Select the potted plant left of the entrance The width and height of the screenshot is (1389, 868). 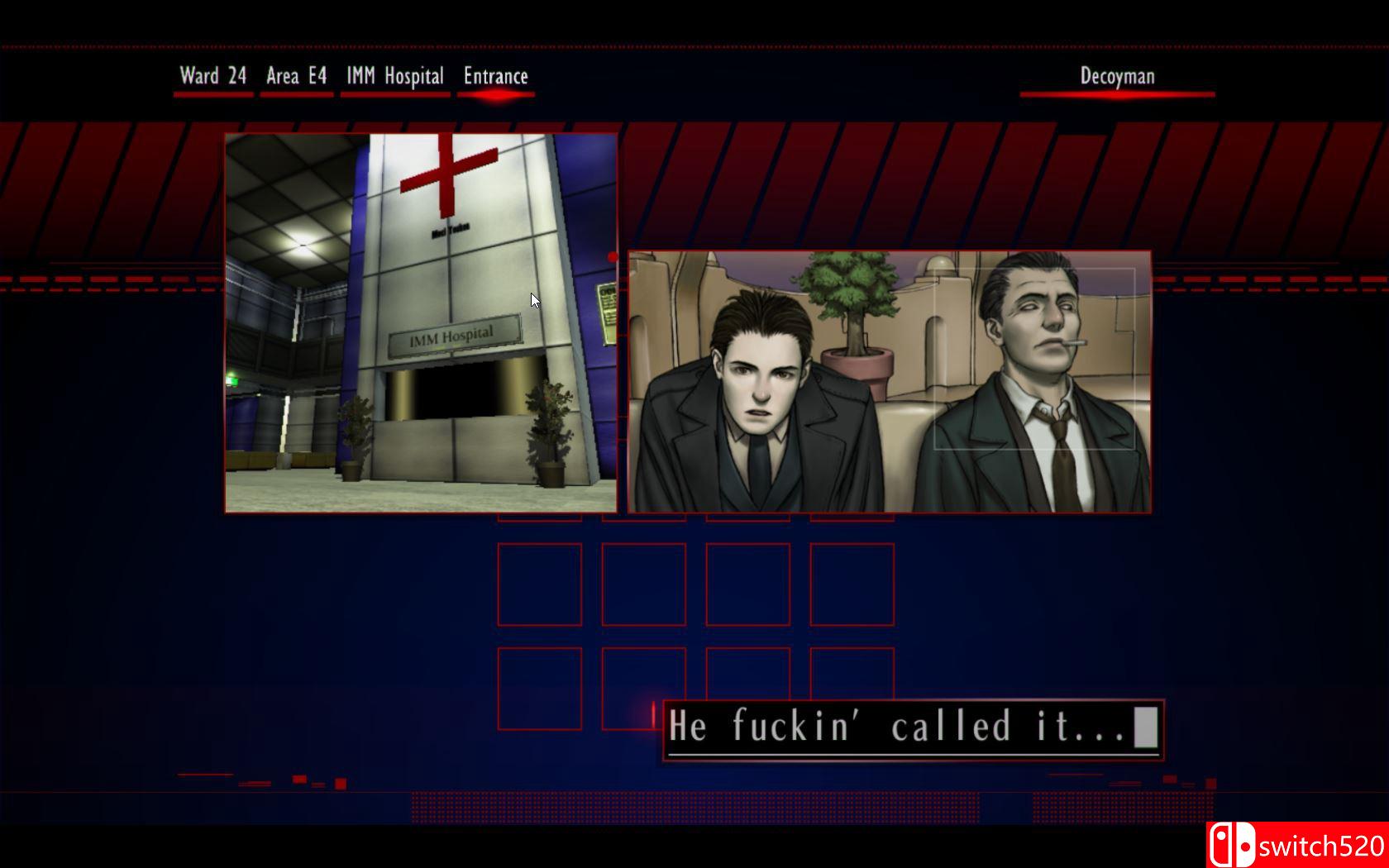[x=356, y=438]
